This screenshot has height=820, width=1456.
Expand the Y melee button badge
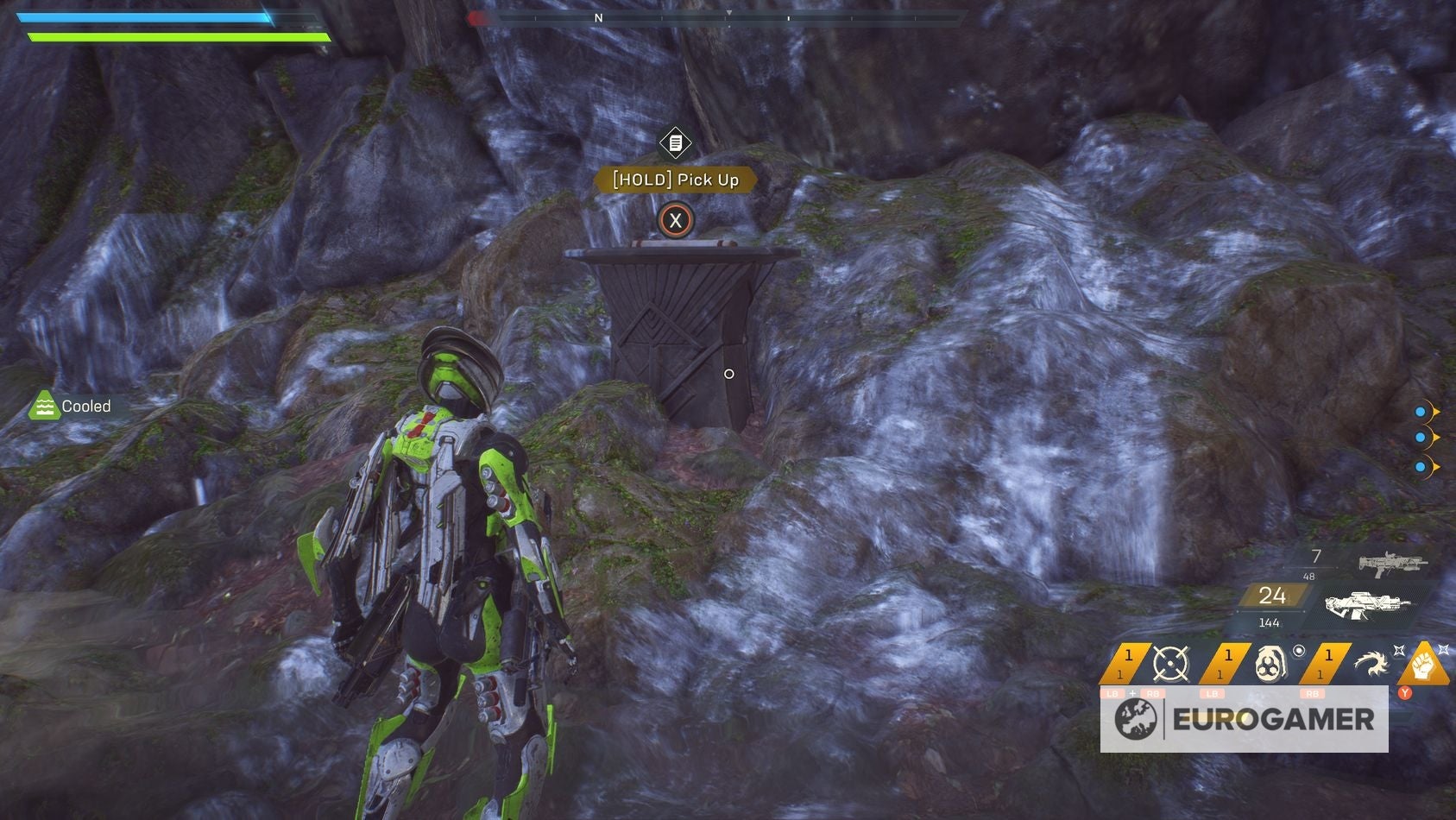click(x=1403, y=693)
